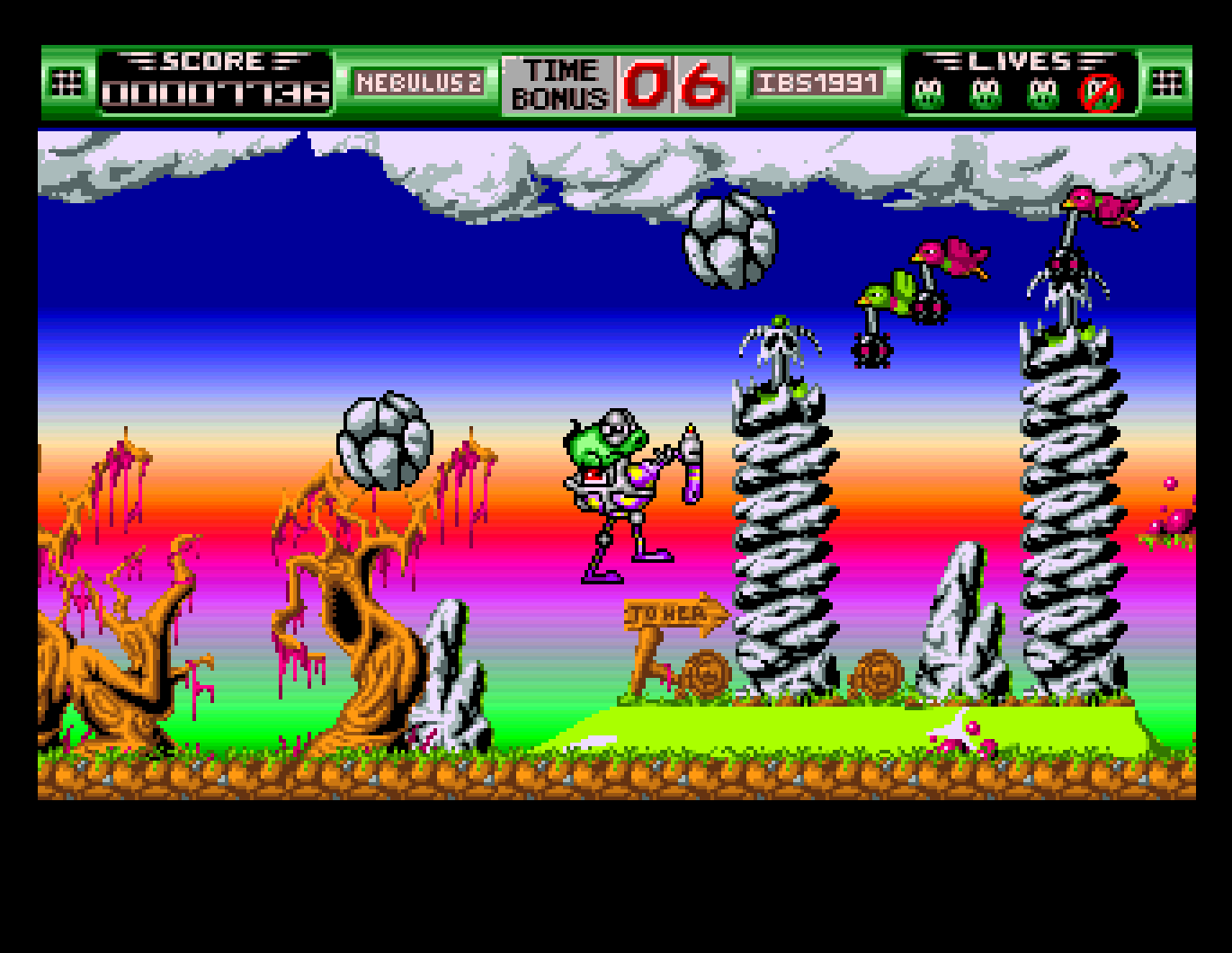Click the rightmost grid icon on the HUD
1232x953 pixels.
point(1166,82)
